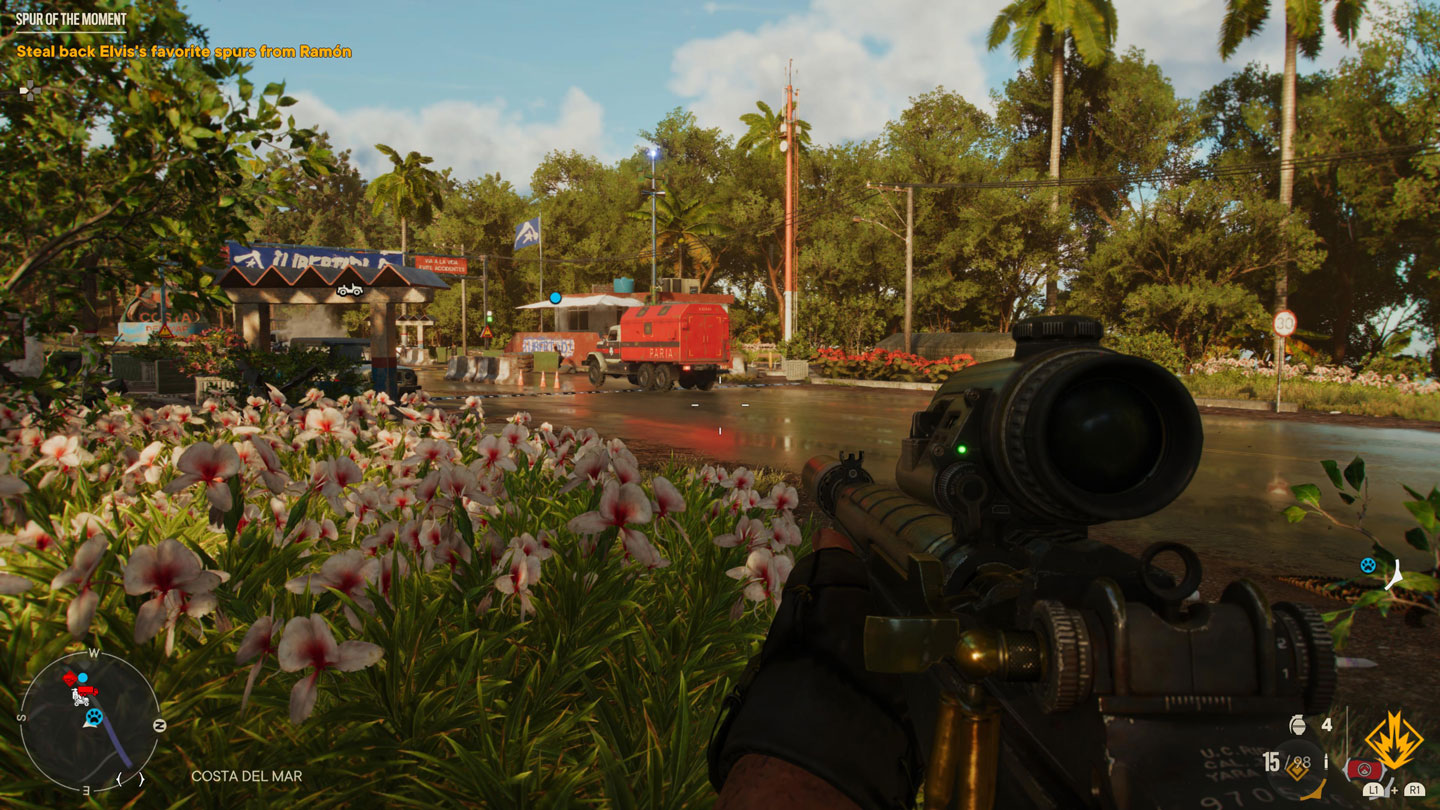
Task: Select the blue paw icon on the minimap
Action: pos(95,718)
